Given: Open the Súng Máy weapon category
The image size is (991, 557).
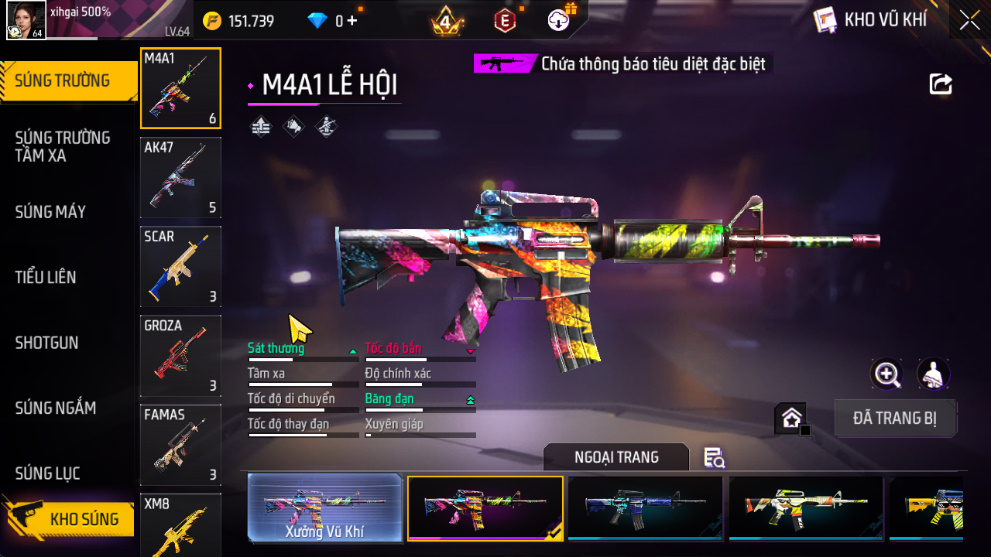Looking at the screenshot, I should tap(50, 212).
